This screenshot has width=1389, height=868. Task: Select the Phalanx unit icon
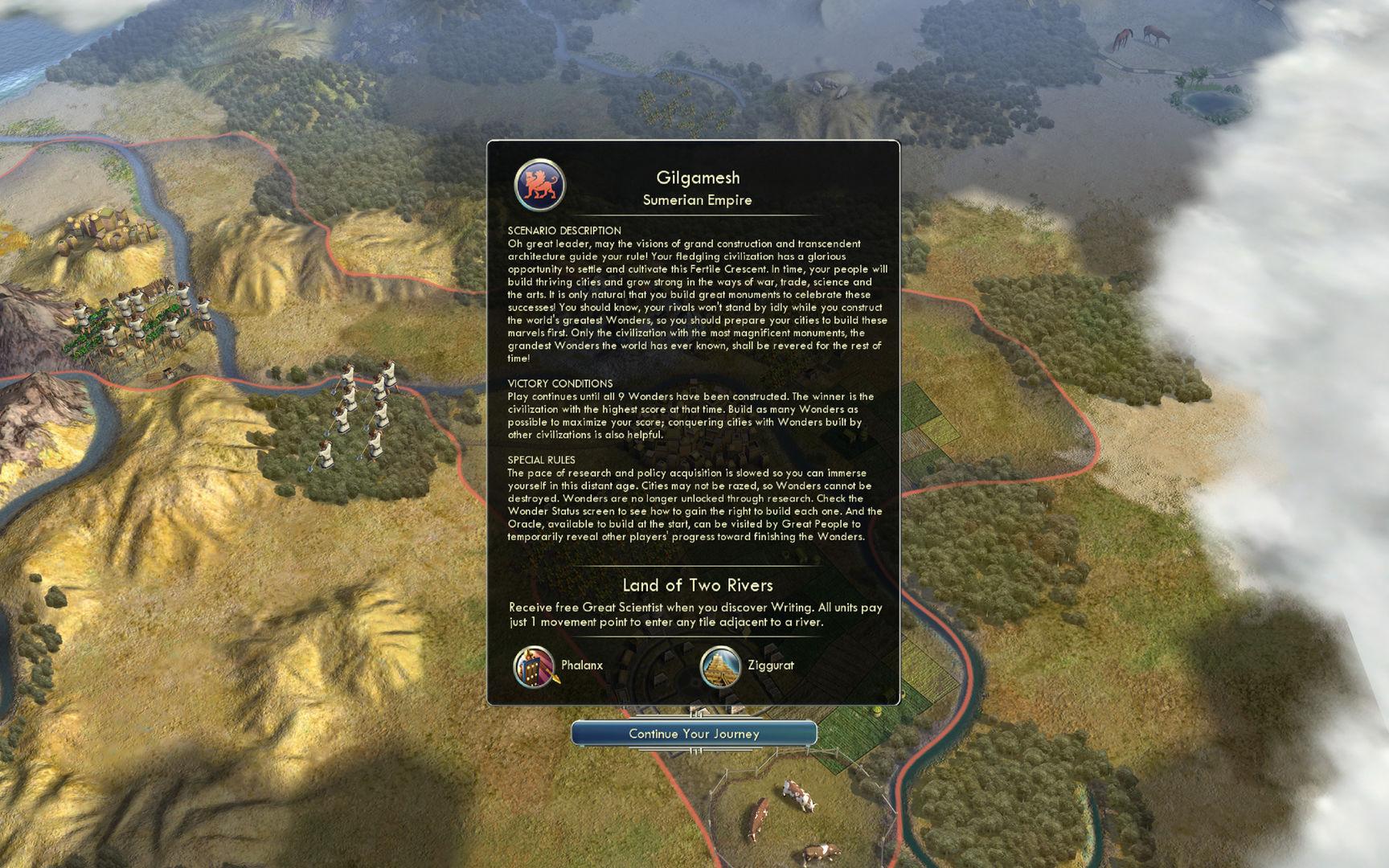532,666
